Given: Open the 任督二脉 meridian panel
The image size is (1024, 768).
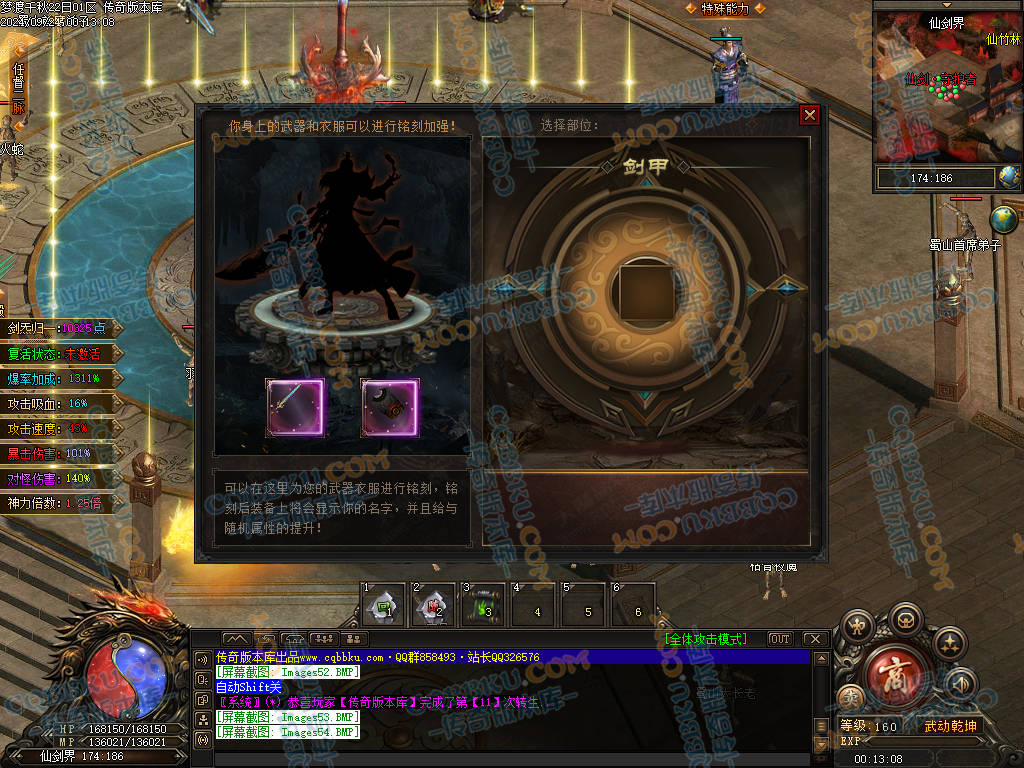Looking at the screenshot, I should (x=17, y=88).
